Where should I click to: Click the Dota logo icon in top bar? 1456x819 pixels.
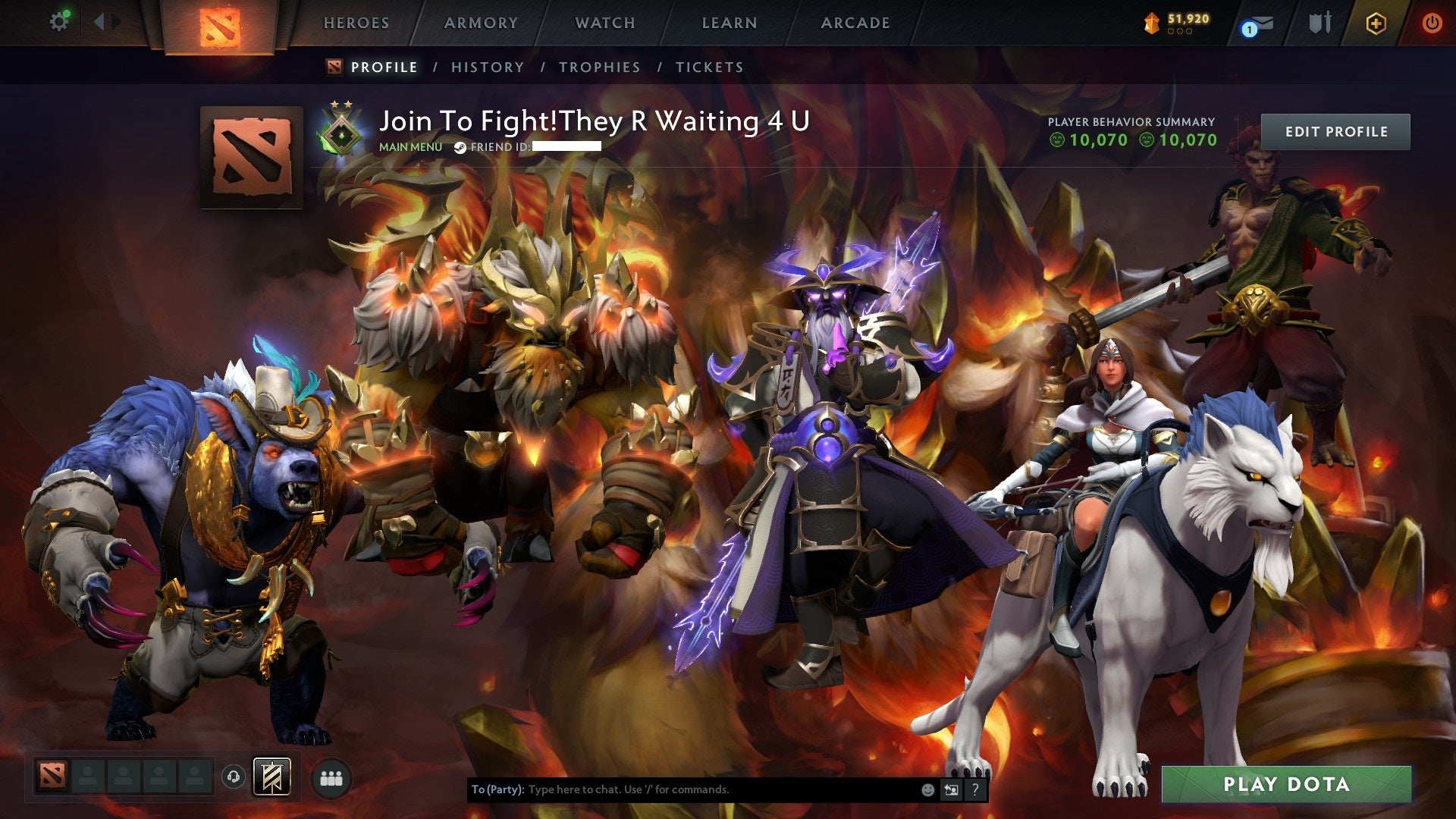pos(221,24)
